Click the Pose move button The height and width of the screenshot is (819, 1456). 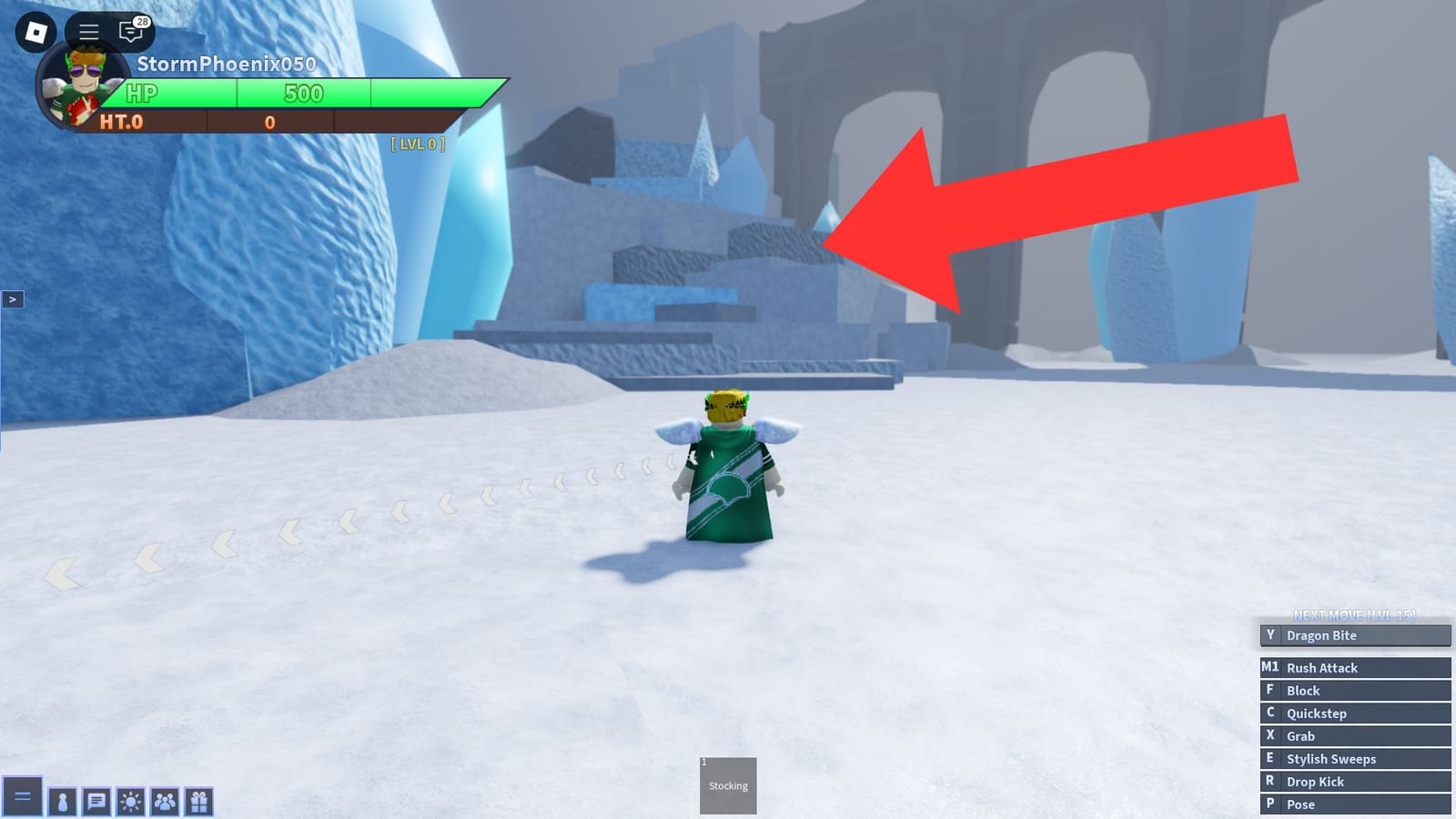click(1354, 804)
